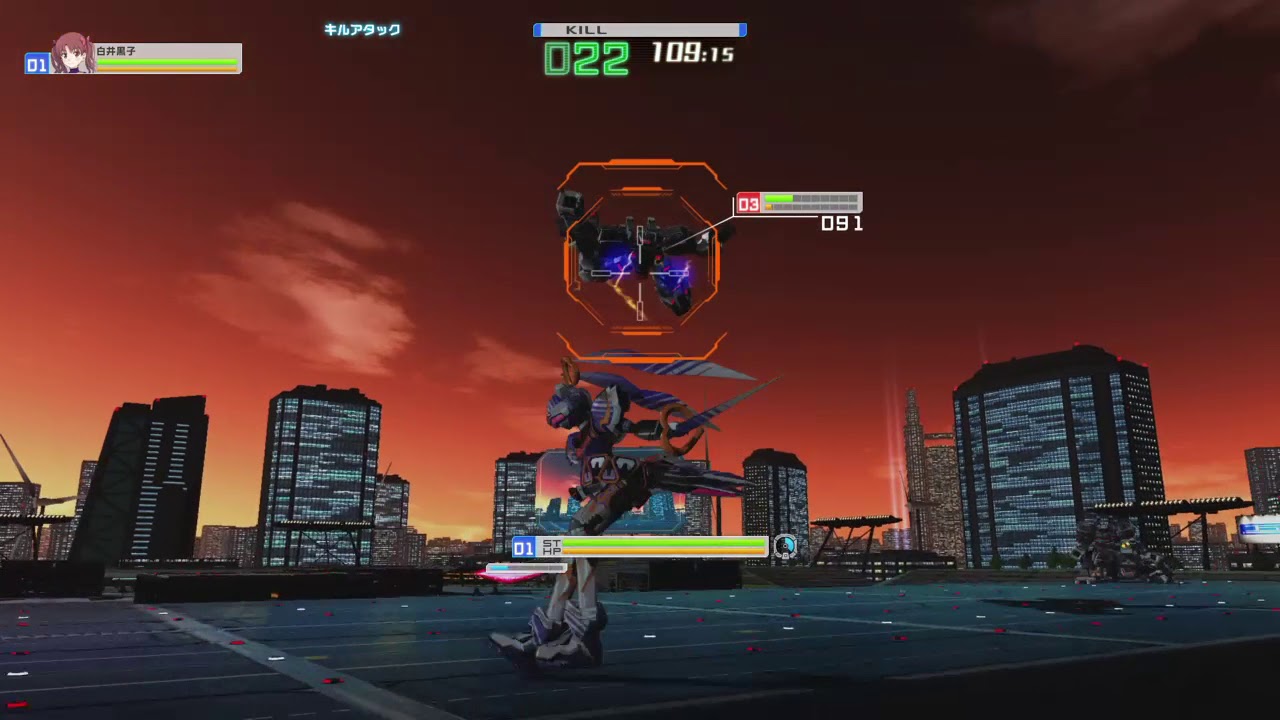This screenshot has width=1280, height=720.
Task: Click the cyan boost gauge below the HP bar
Action: (527, 567)
